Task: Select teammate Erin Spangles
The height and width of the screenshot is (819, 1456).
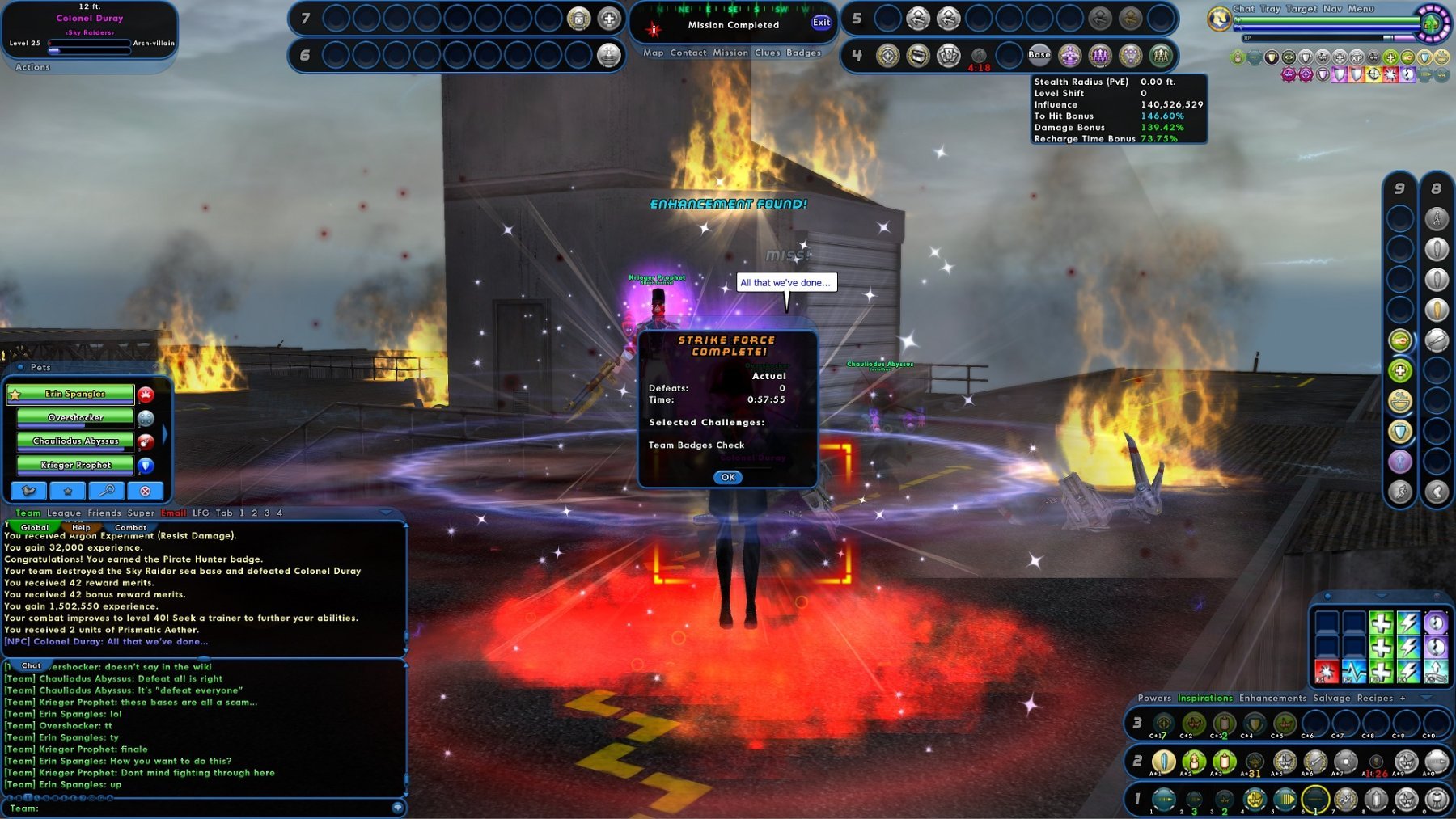Action: click(x=74, y=394)
